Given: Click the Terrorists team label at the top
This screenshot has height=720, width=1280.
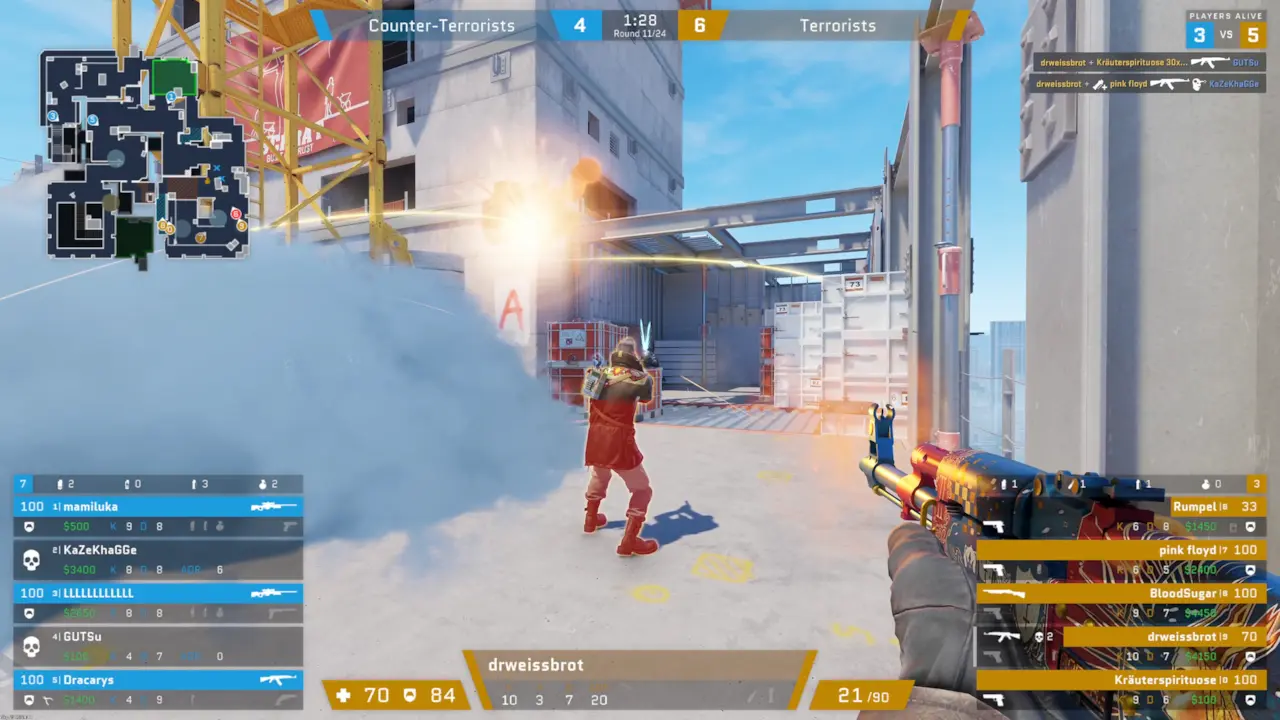Looking at the screenshot, I should coord(836,25).
